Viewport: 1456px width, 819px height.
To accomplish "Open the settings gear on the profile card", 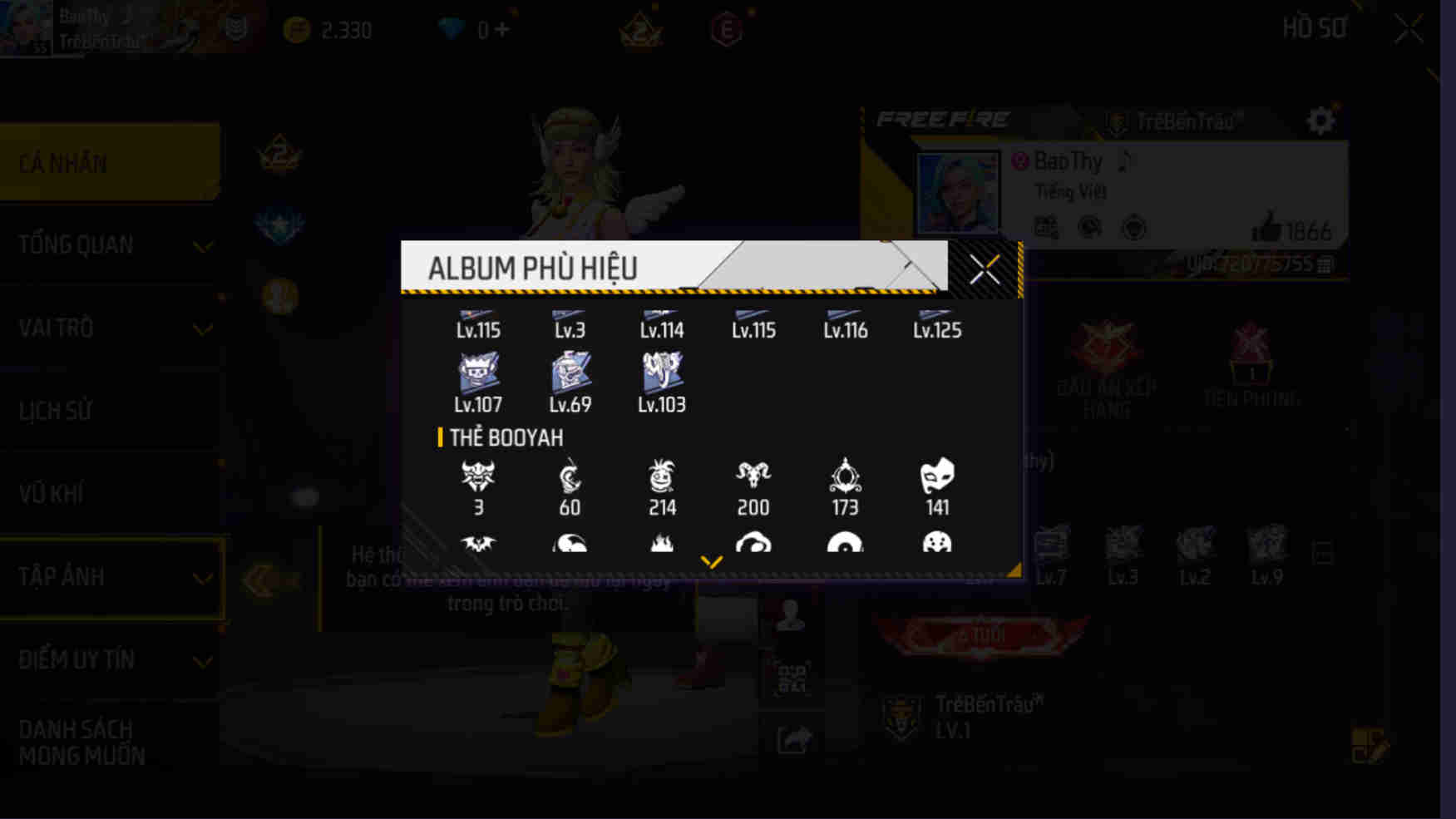I will pos(1320,120).
